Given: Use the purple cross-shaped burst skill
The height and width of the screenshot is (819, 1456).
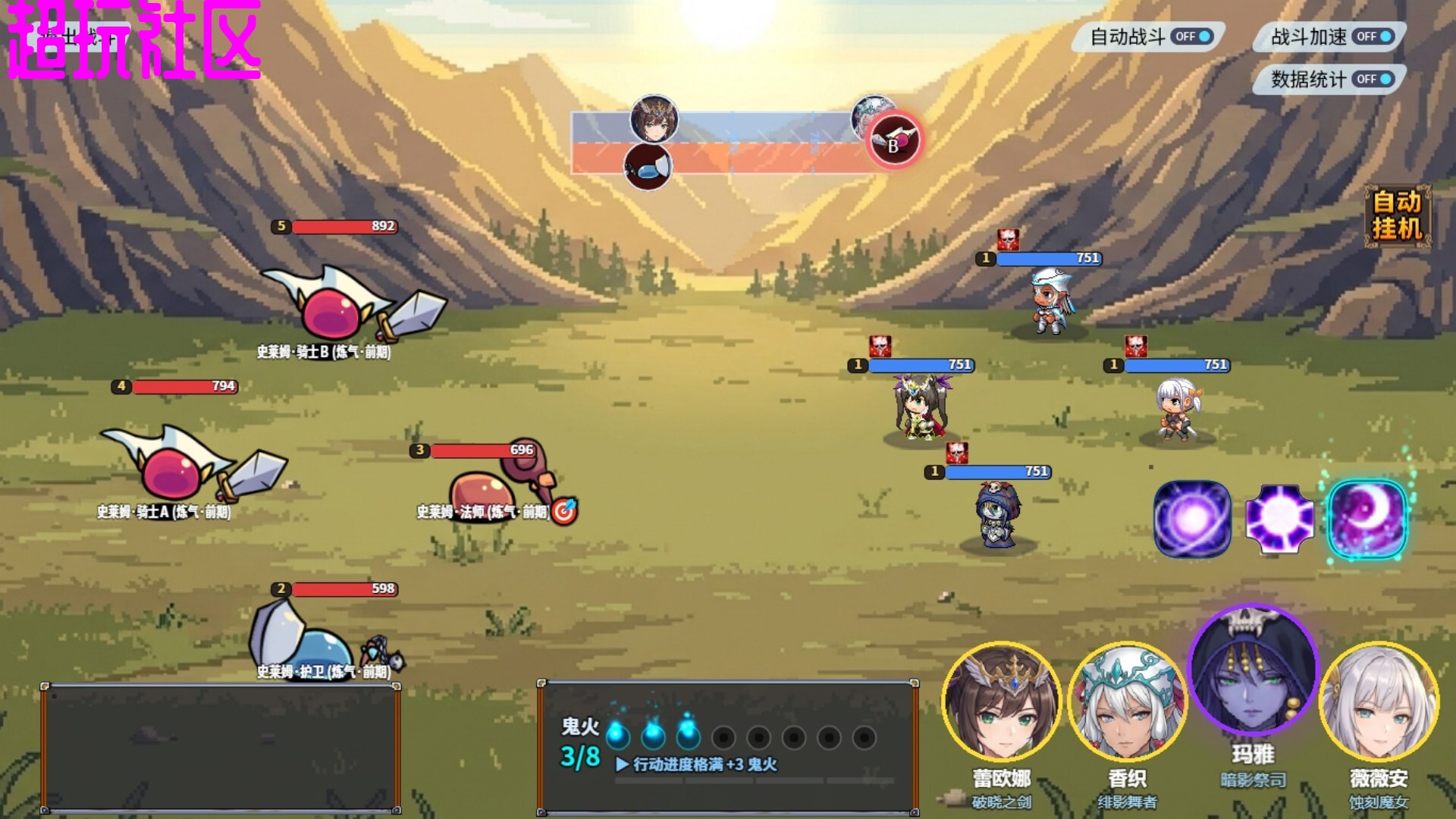Looking at the screenshot, I should 1279,519.
